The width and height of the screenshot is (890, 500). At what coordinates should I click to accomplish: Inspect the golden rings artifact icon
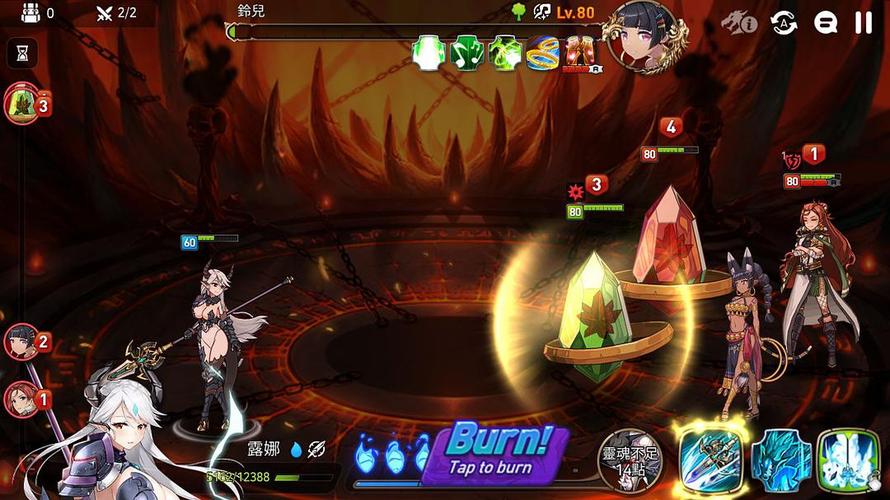(541, 53)
